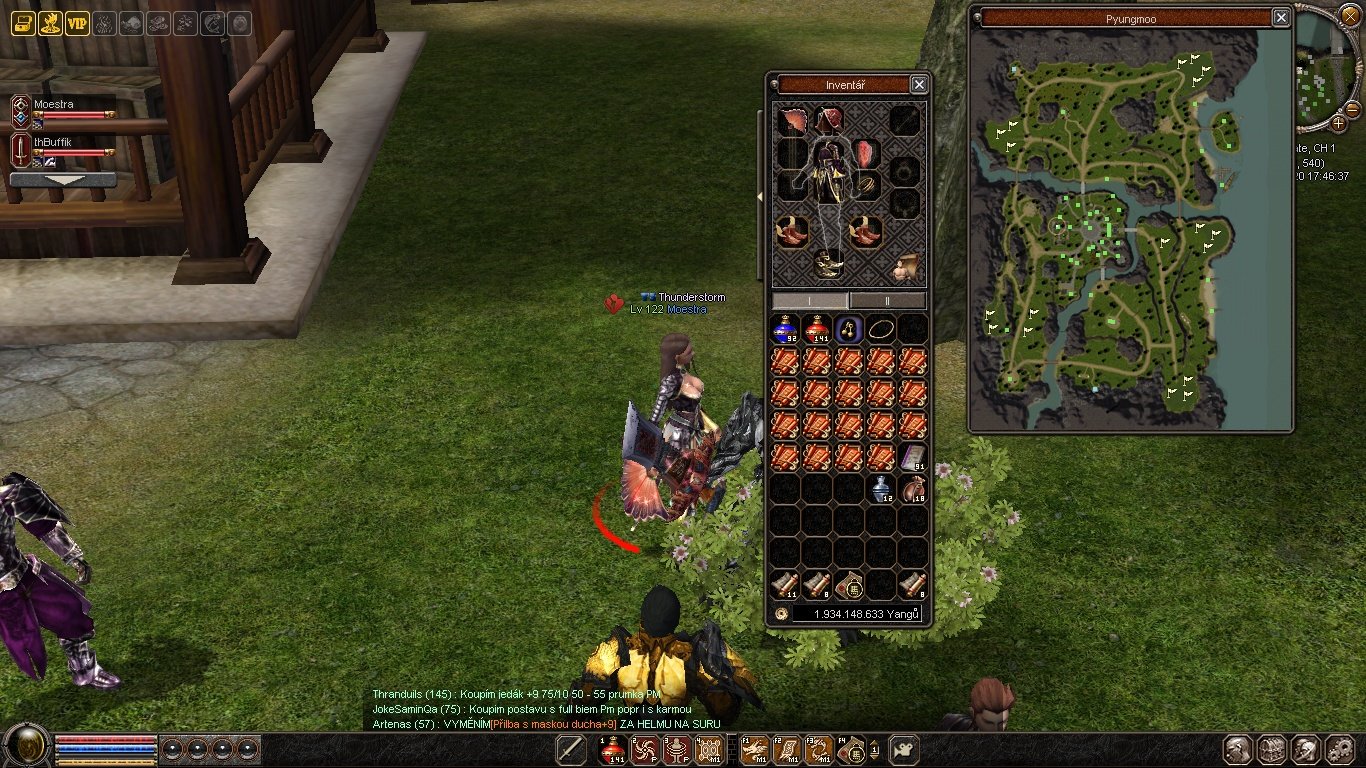Select the earrings item in inventory
Viewport: 1366px width, 768px height.
click(849, 329)
